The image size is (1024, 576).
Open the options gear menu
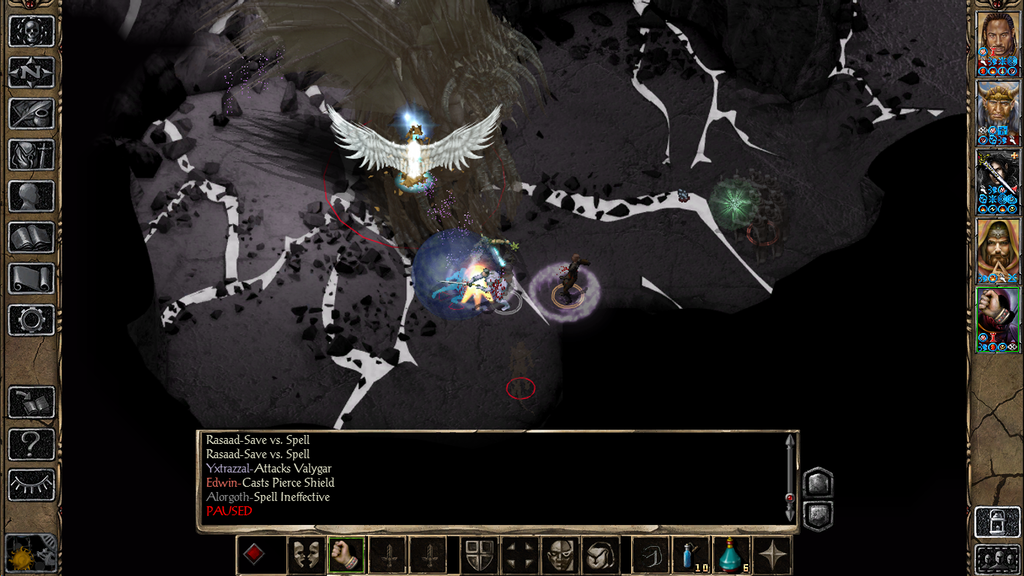coord(30,320)
